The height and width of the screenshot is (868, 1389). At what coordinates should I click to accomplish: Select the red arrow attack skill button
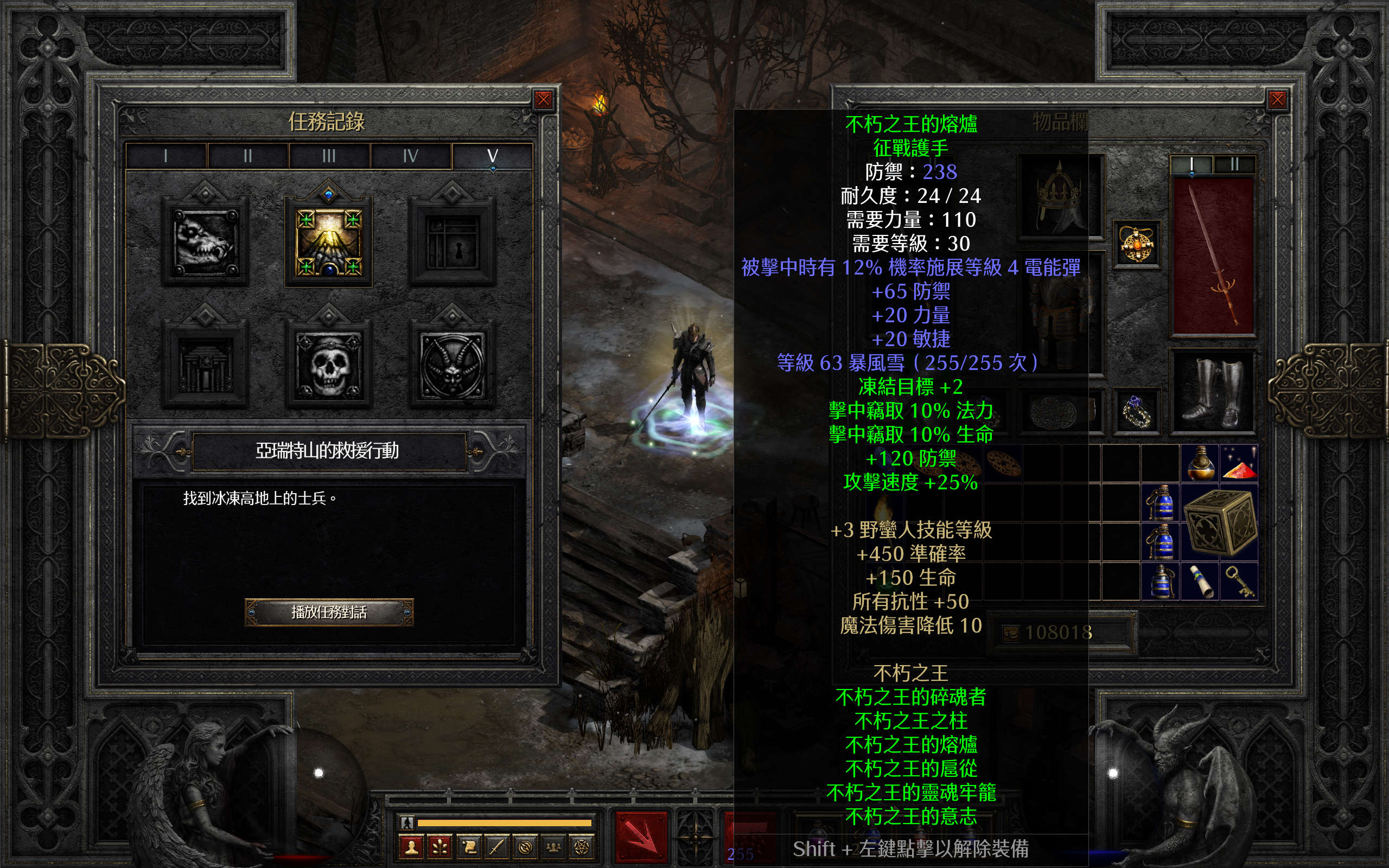point(641,838)
